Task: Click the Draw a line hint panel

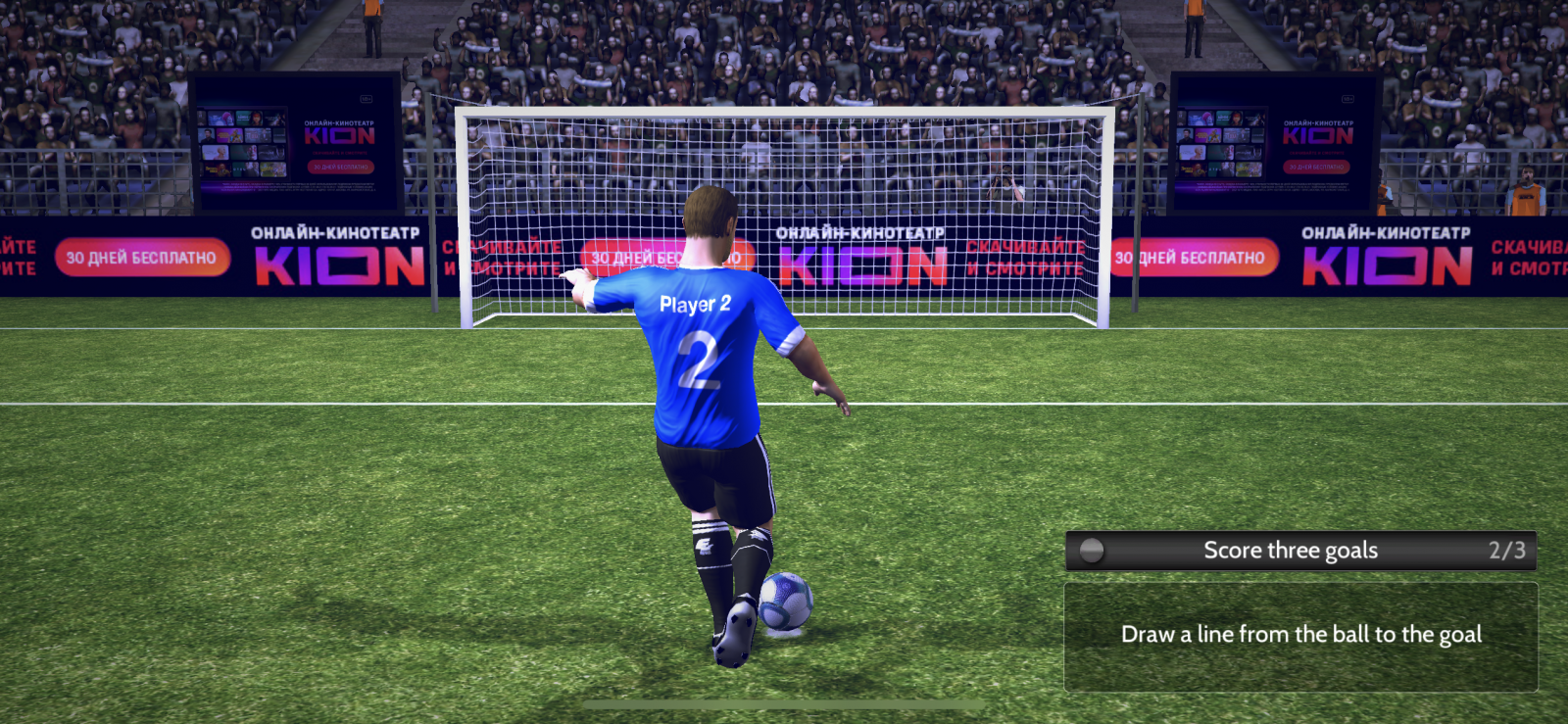Action: pyautogui.click(x=1300, y=636)
